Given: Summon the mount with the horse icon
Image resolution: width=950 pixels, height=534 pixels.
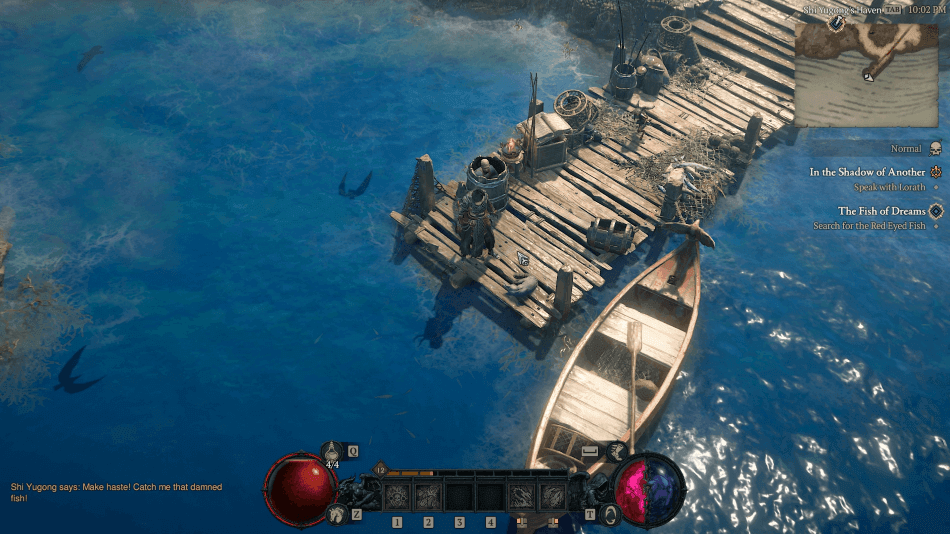Looking at the screenshot, I should tap(335, 514).
